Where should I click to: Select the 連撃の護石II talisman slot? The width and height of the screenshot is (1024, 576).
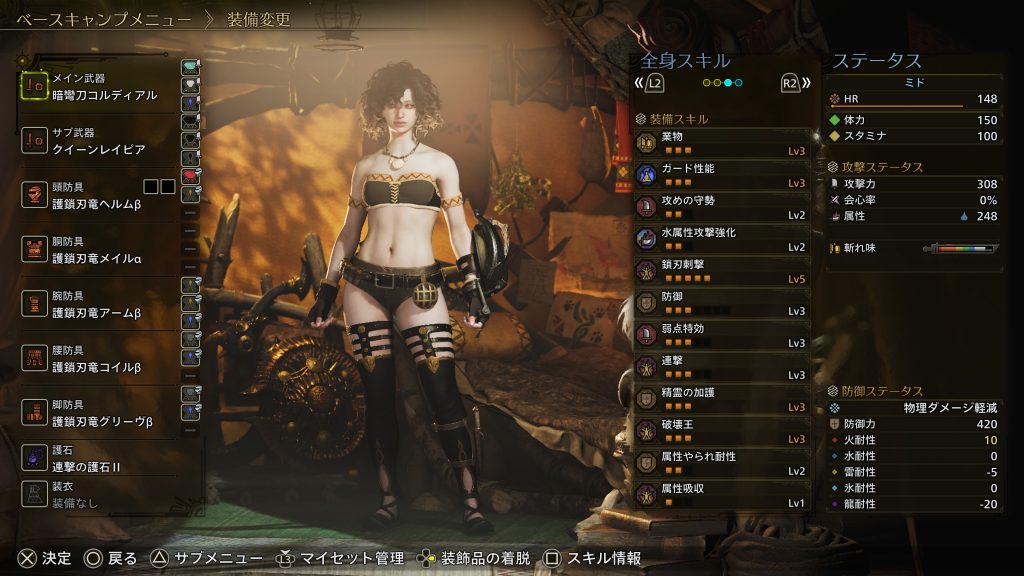coord(98,459)
